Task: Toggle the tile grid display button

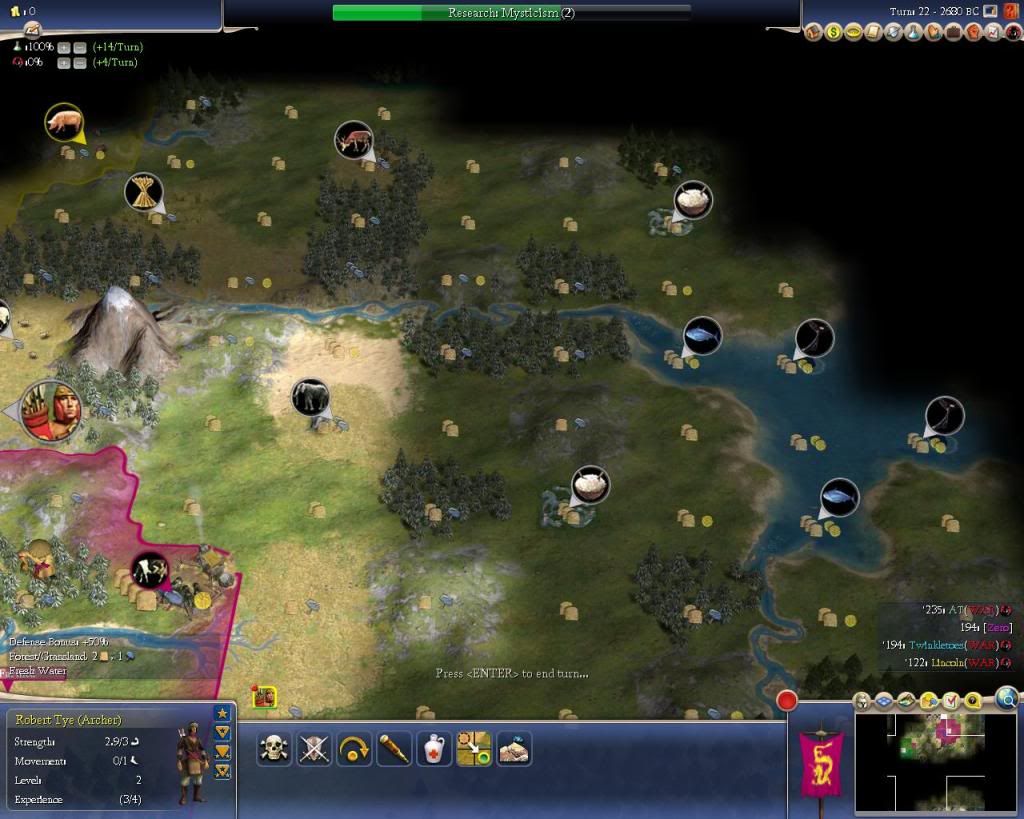Action: 884,701
